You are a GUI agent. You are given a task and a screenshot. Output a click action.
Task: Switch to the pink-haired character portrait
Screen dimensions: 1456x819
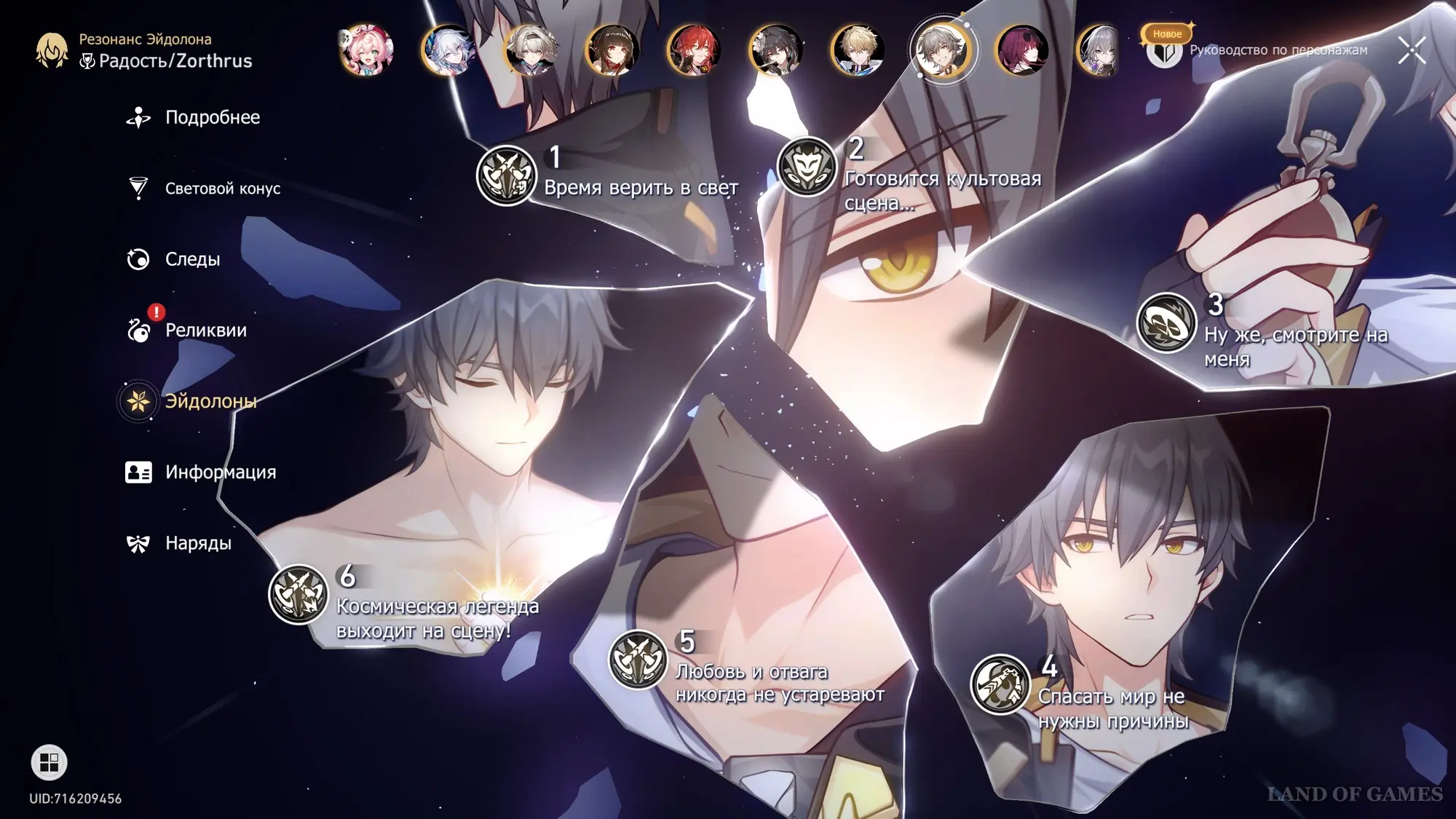pyautogui.click(x=367, y=50)
